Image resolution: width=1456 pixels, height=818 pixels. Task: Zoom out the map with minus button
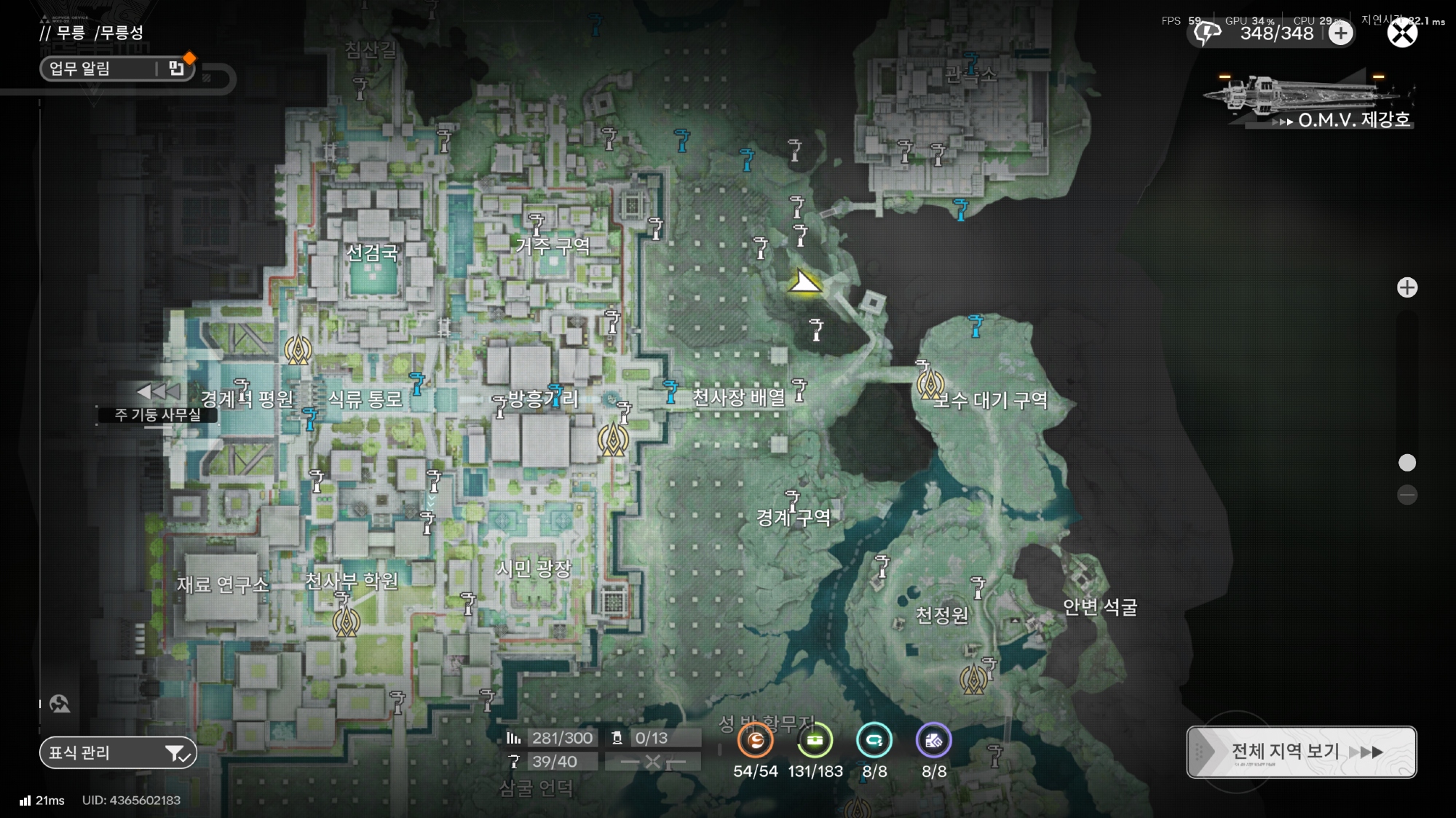click(1407, 496)
